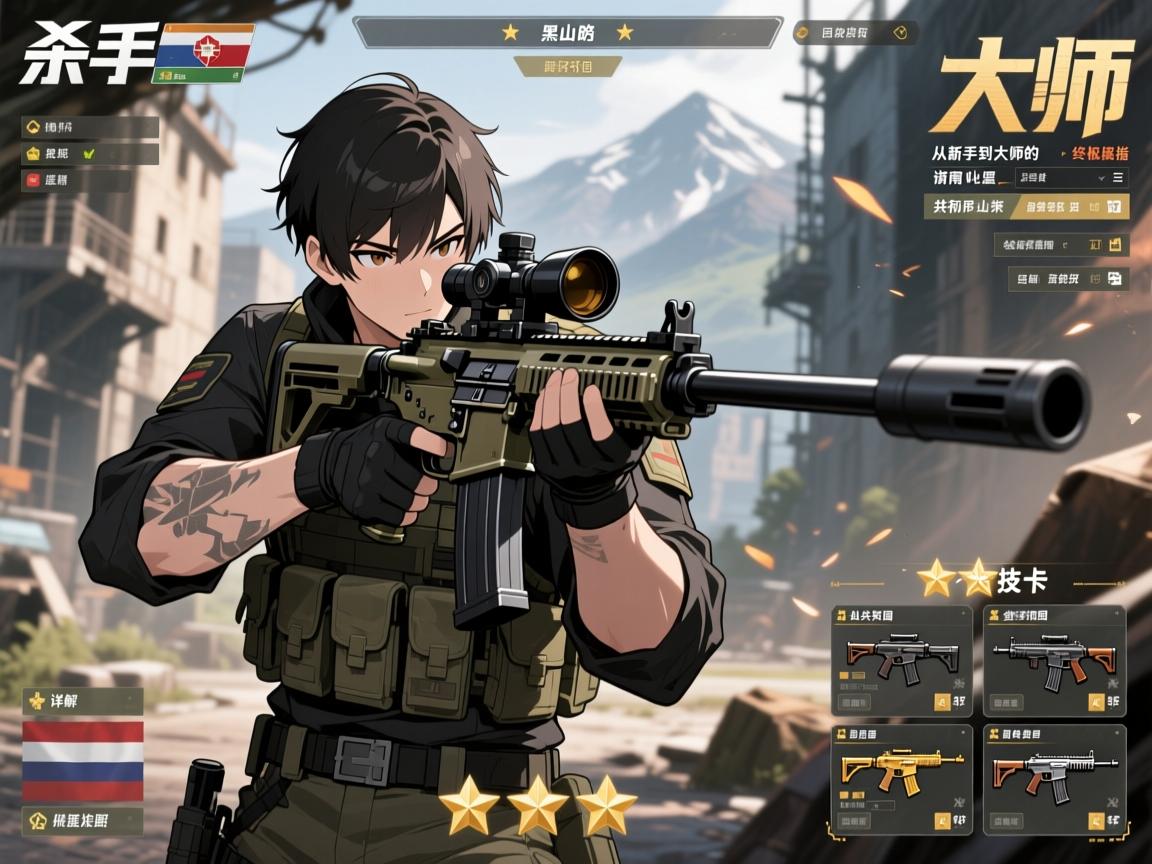The image size is (1152, 864).
Task: Click the top pill button with gold tag icon
Action: pos(855,33)
